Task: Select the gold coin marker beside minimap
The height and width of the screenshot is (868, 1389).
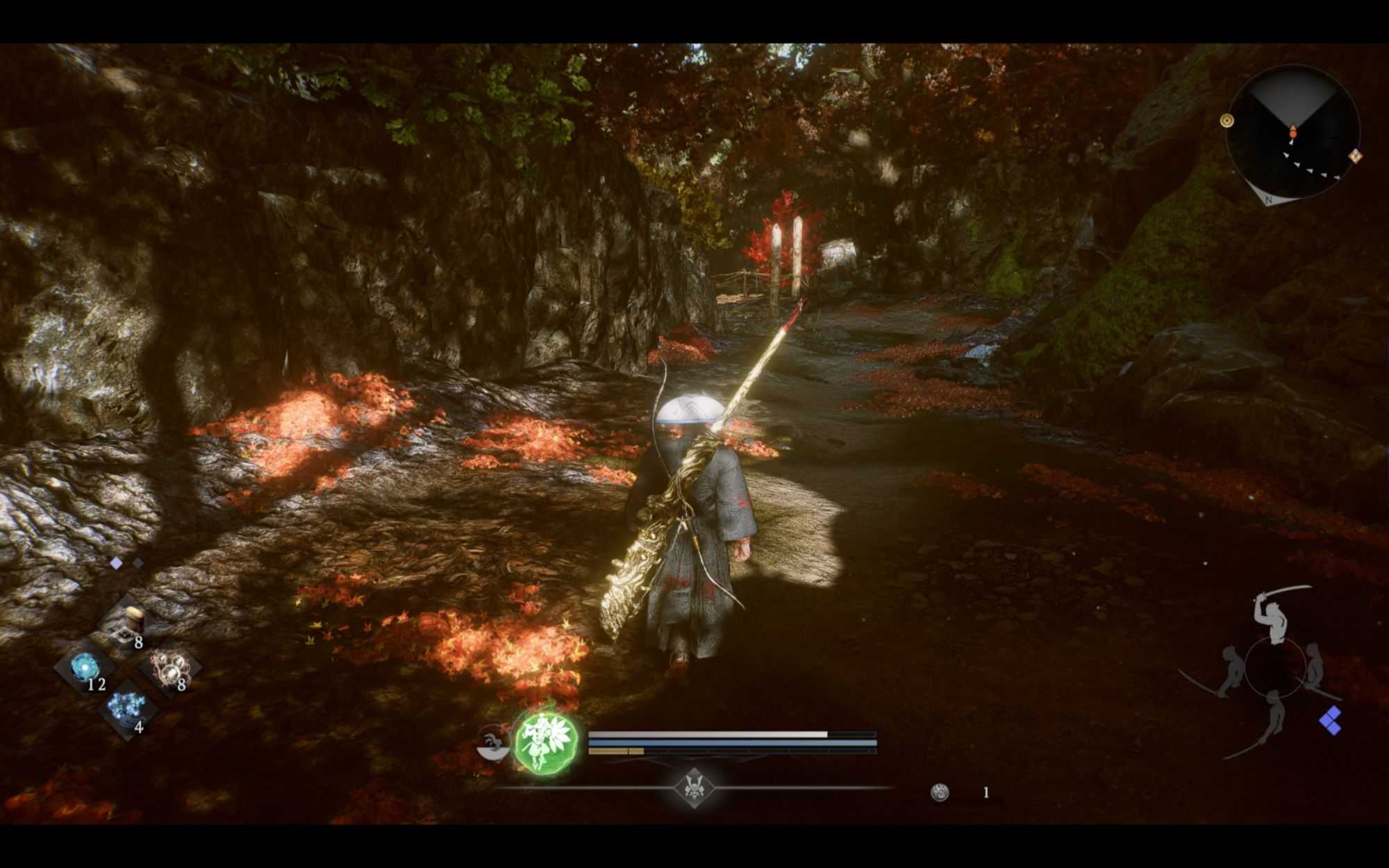Action: pos(1226,121)
